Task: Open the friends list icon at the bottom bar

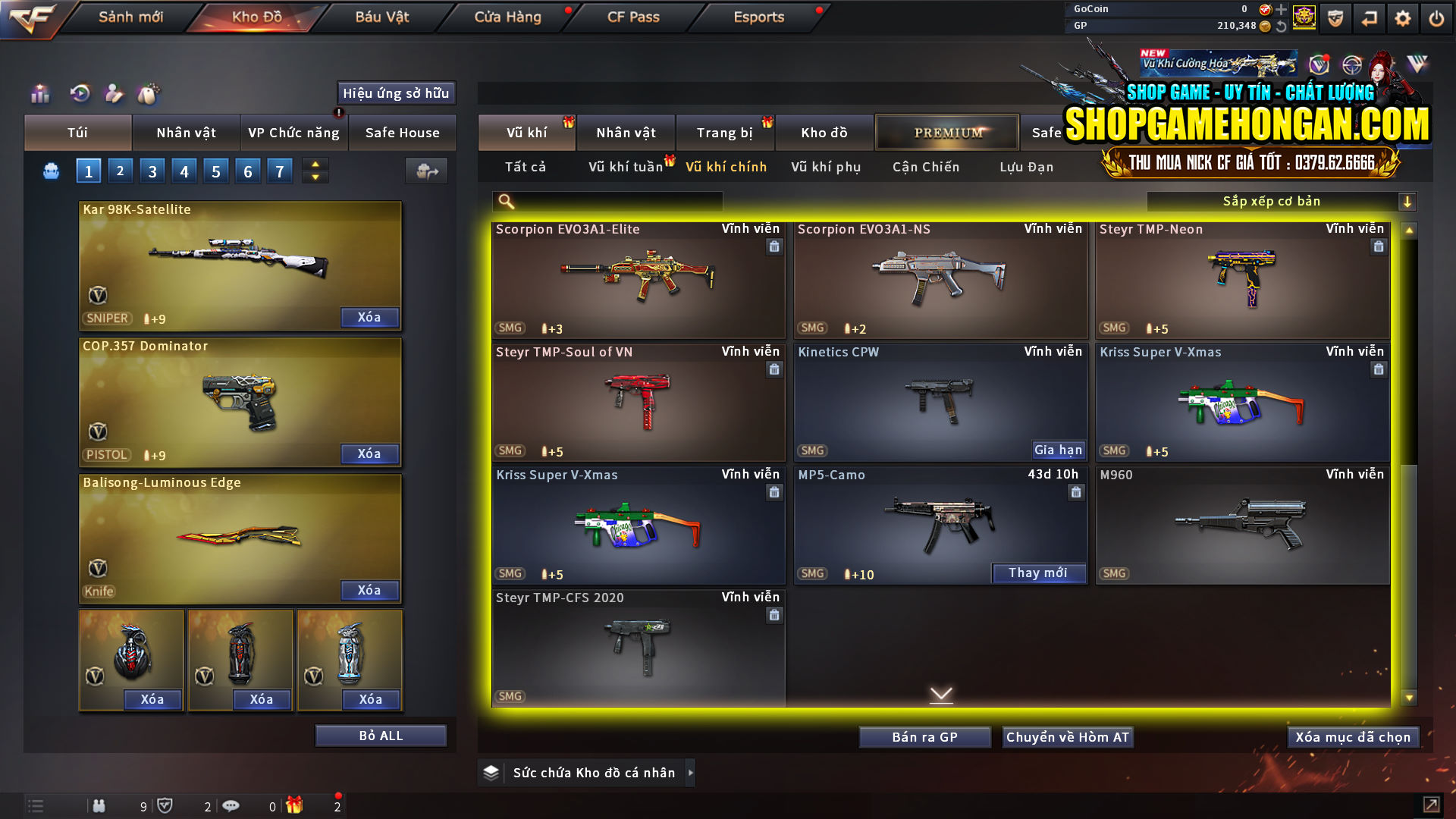Action: pyautogui.click(x=99, y=805)
